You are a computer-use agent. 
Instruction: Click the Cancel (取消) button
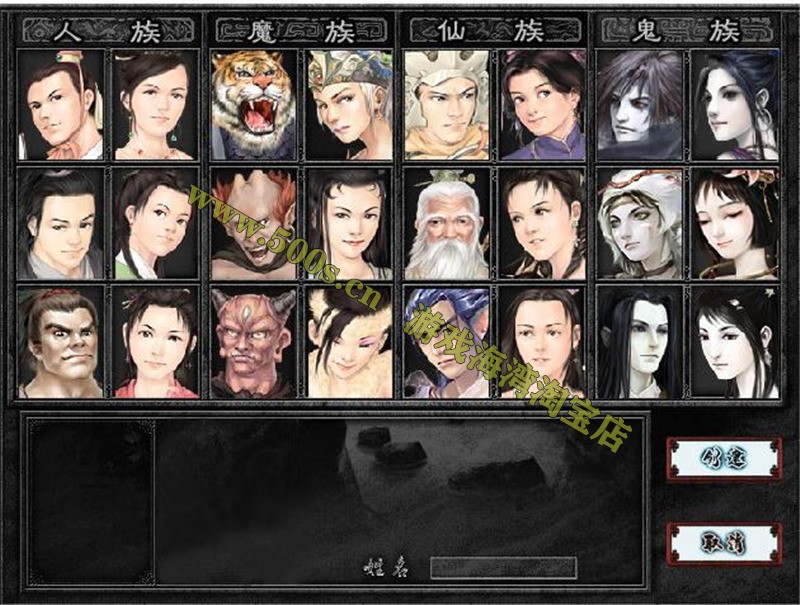[725, 543]
